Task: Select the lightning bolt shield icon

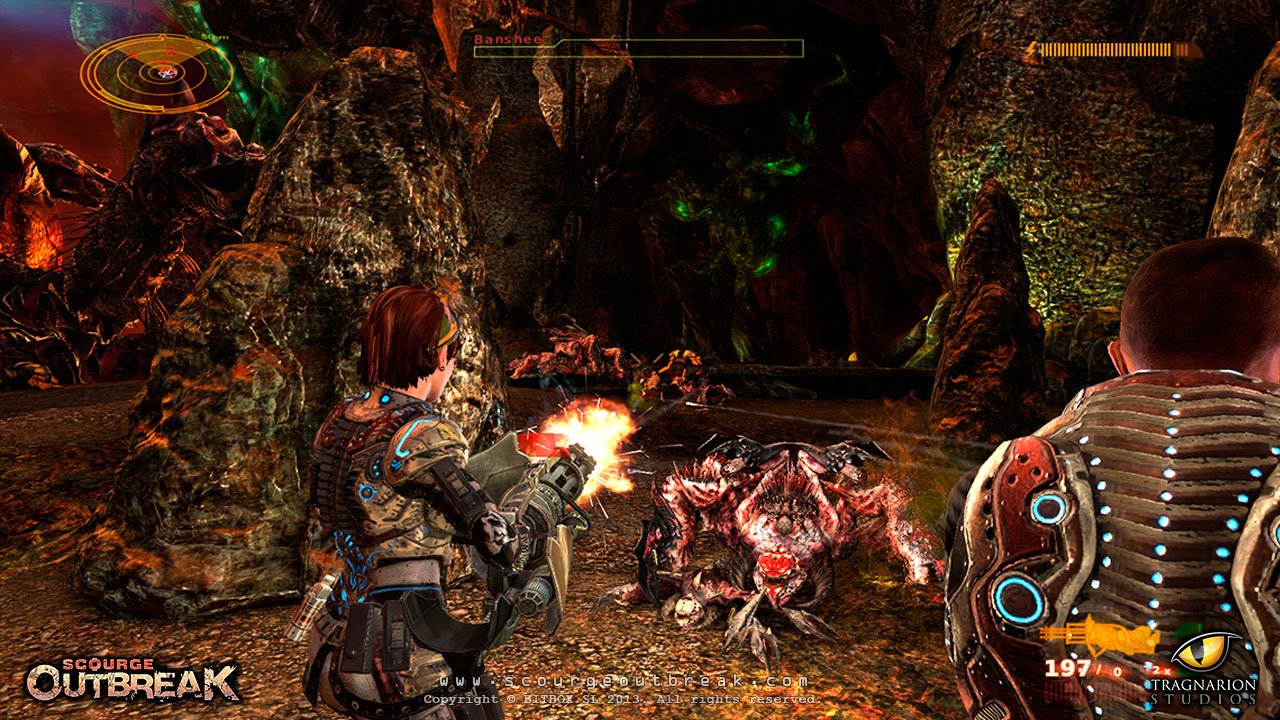Action: coord(1032,48)
